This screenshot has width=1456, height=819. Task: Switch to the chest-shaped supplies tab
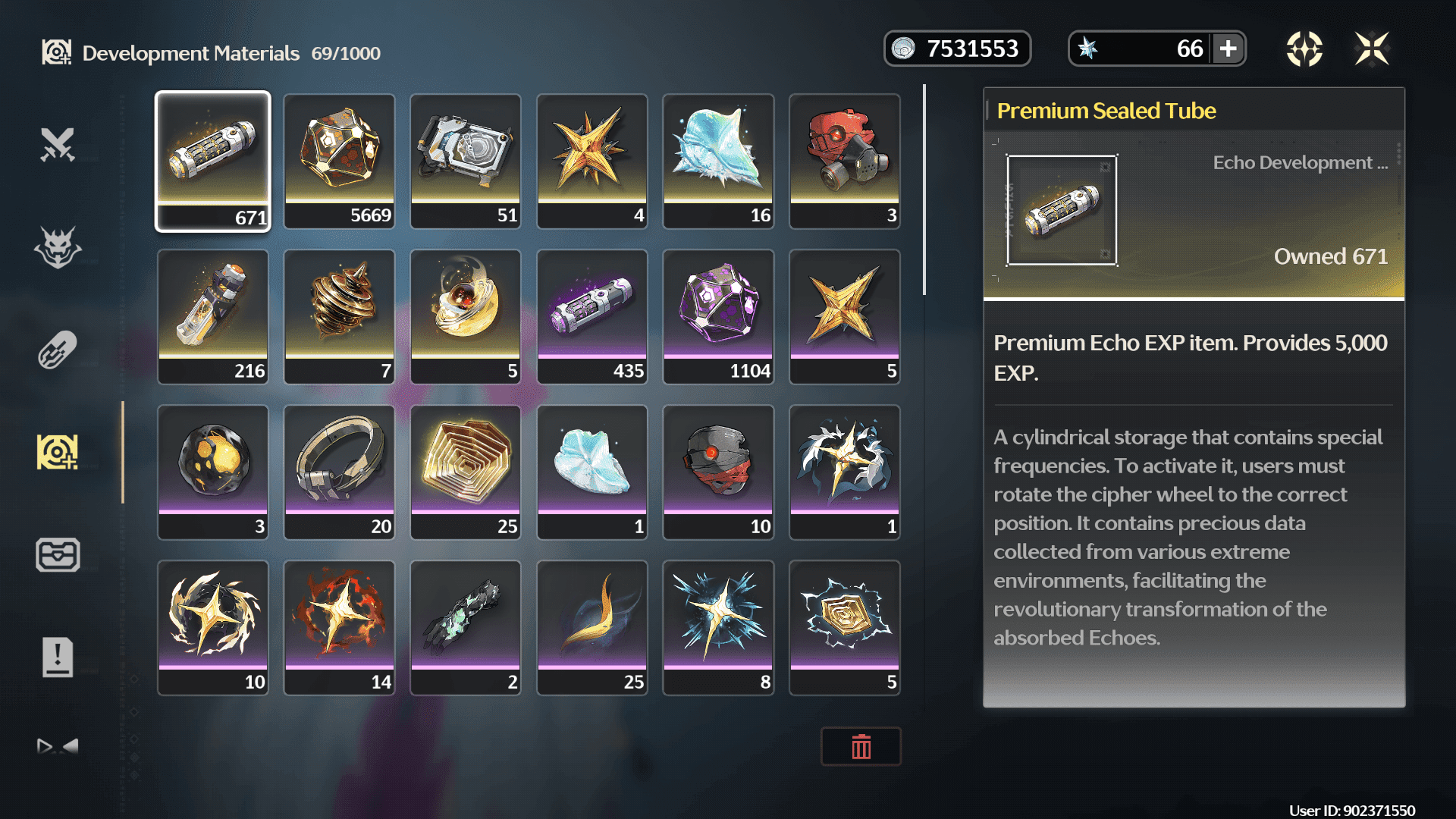[x=58, y=555]
